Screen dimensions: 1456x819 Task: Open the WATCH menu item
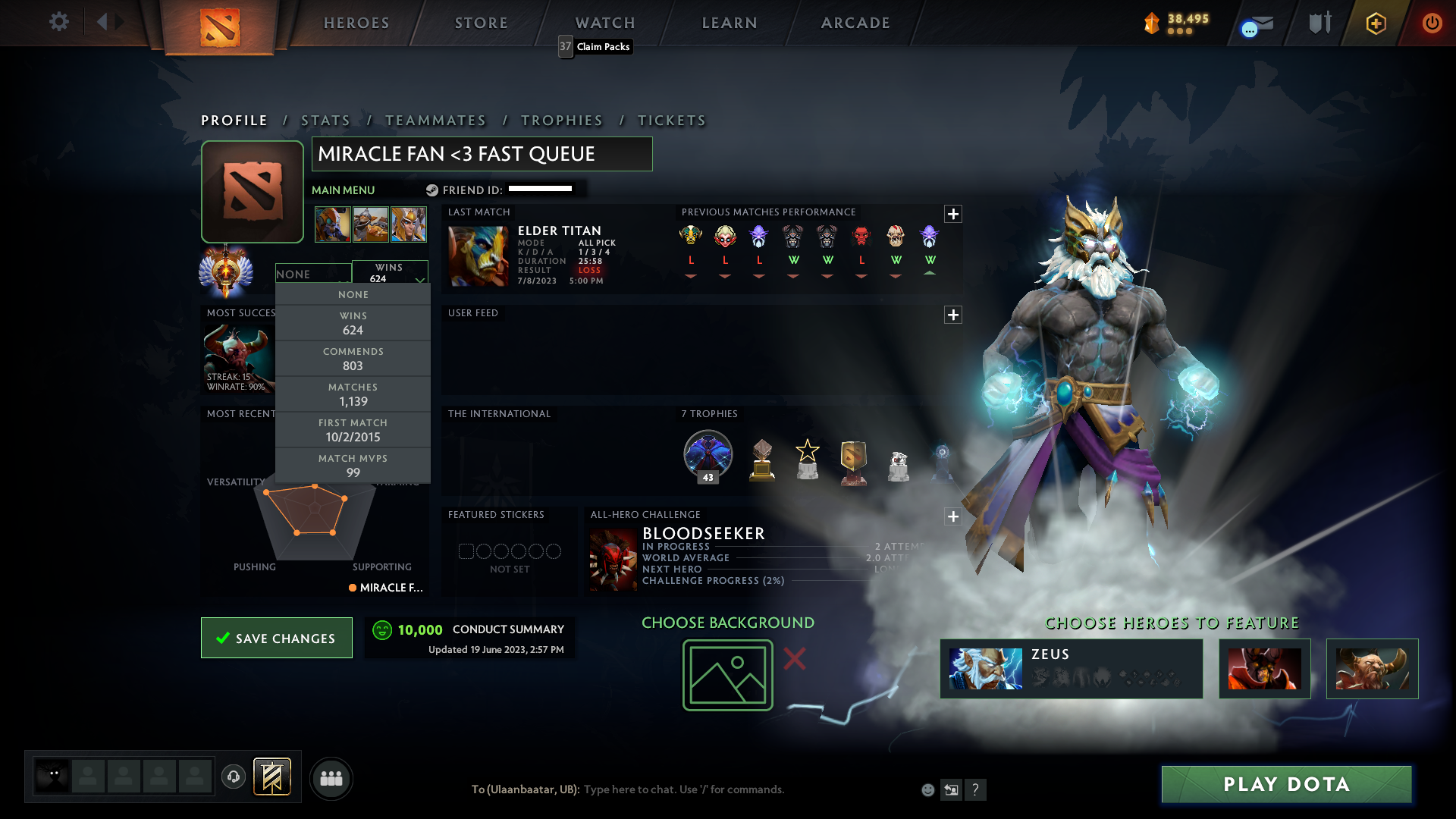pyautogui.click(x=604, y=23)
